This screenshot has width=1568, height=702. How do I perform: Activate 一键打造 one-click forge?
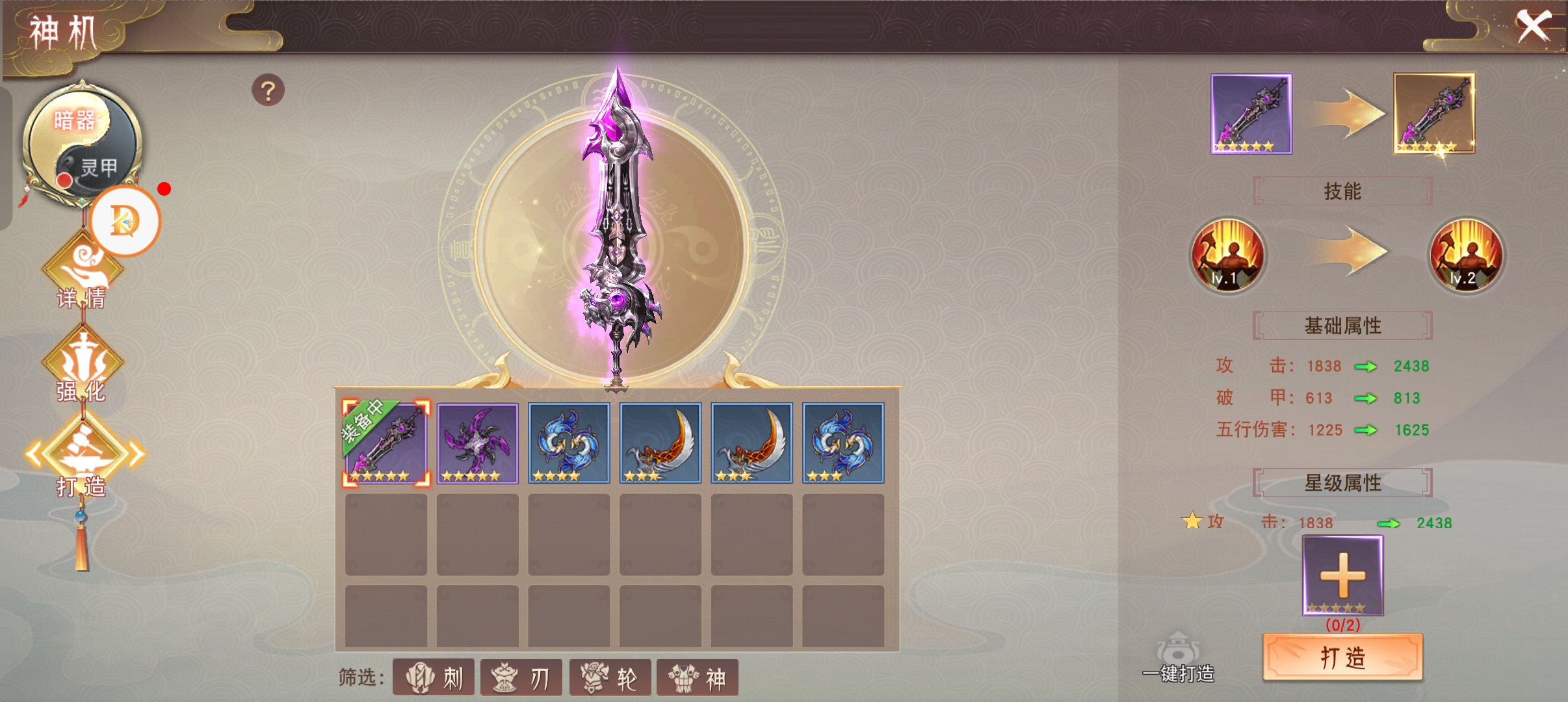[1178, 658]
